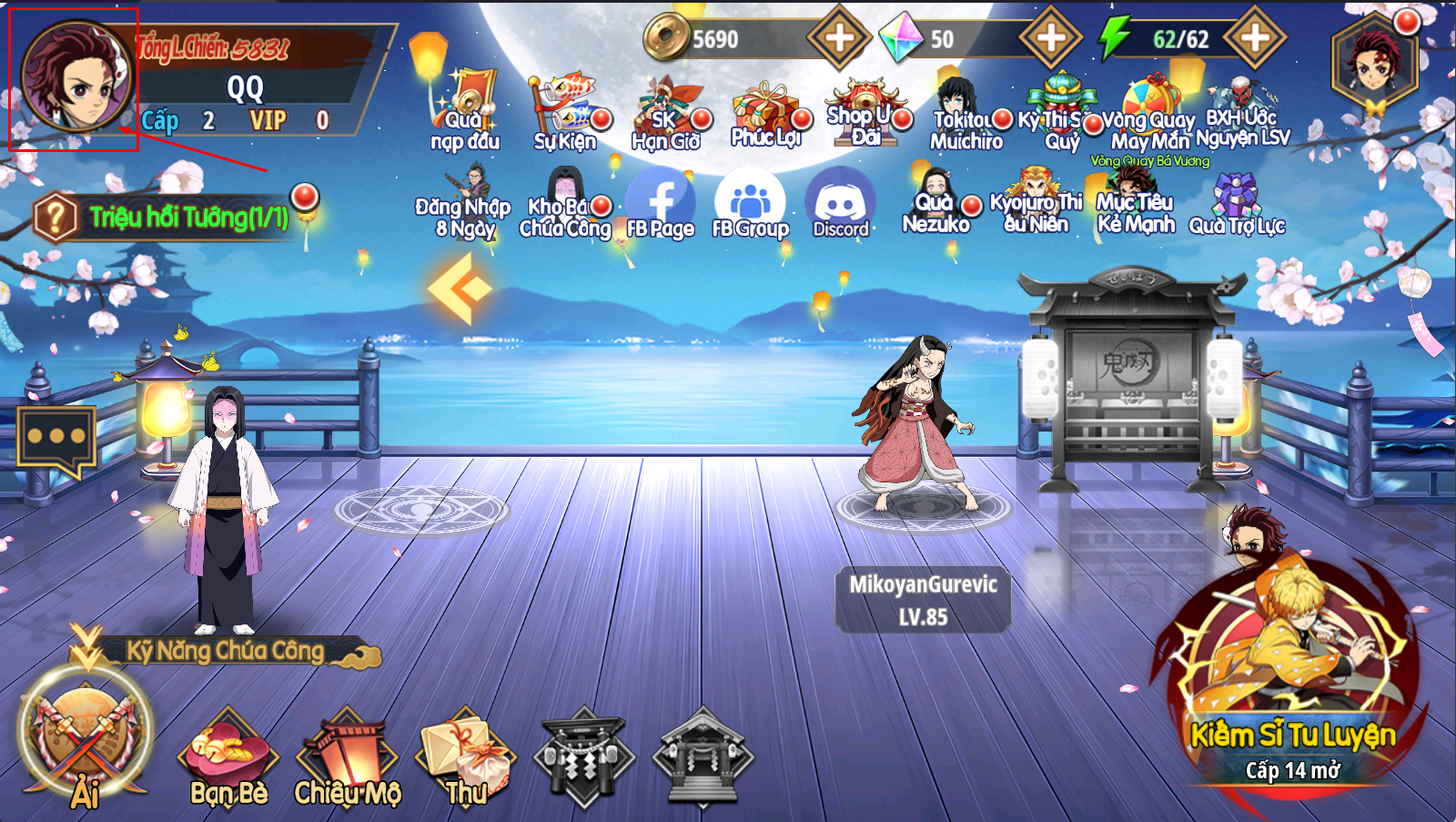This screenshot has width=1456, height=822.
Task: Collapse the event icons with yellow arrow
Action: [460, 289]
